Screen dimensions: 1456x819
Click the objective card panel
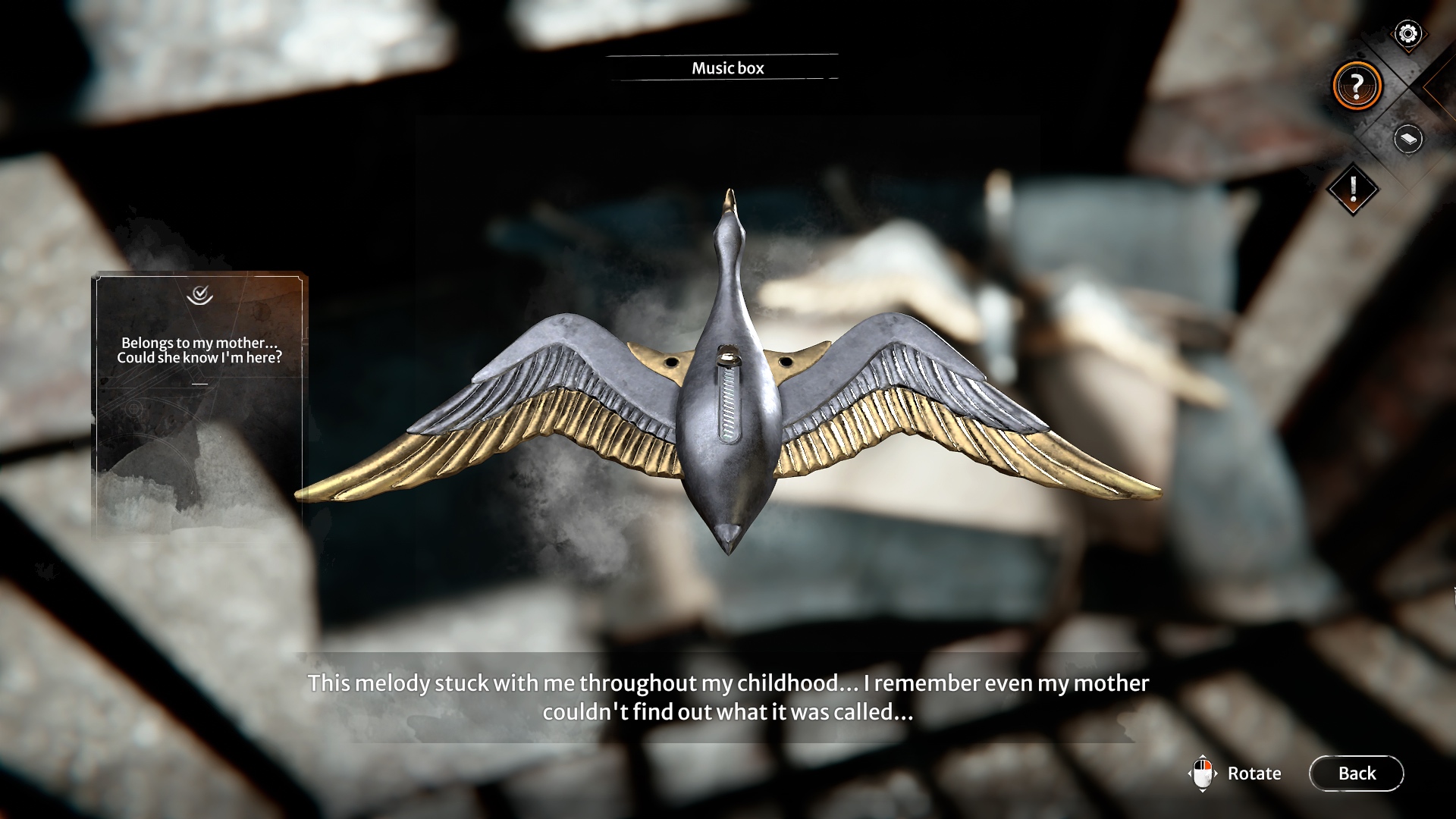[x=201, y=402]
